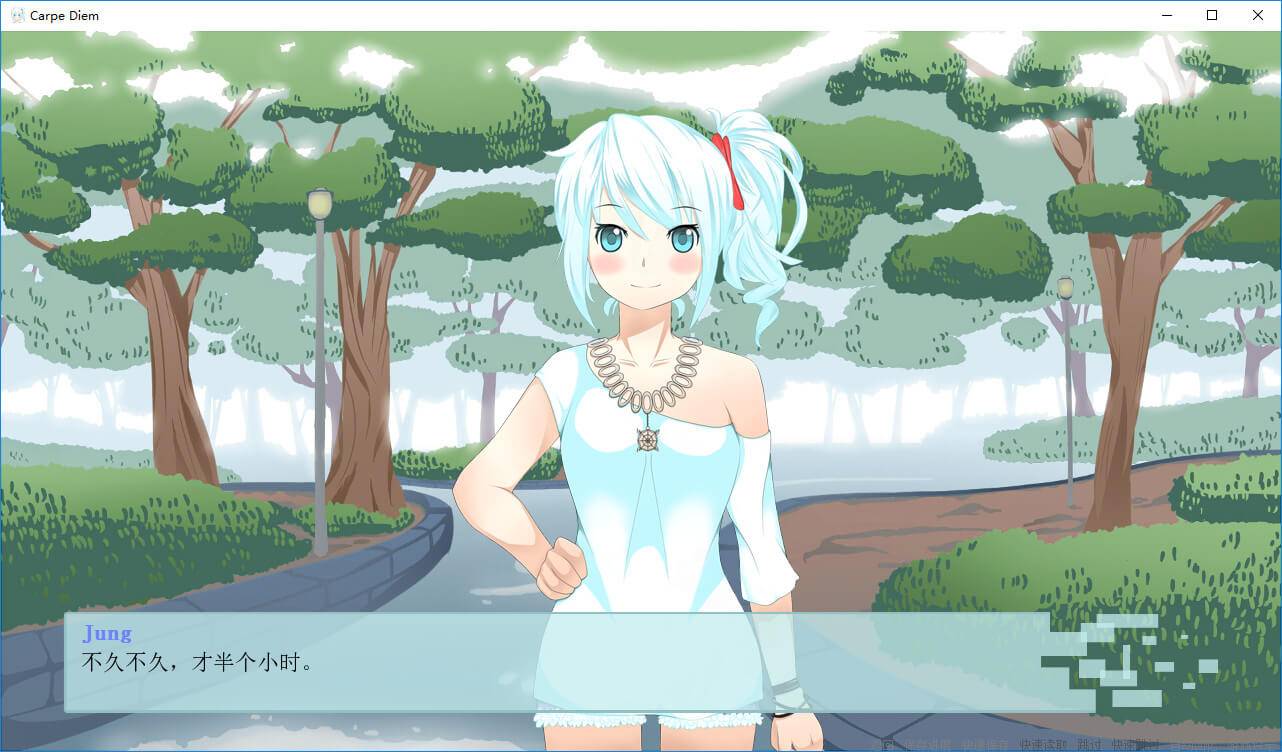Close the Carpe Diem window
Viewport: 1282px width, 752px height.
[1258, 15]
